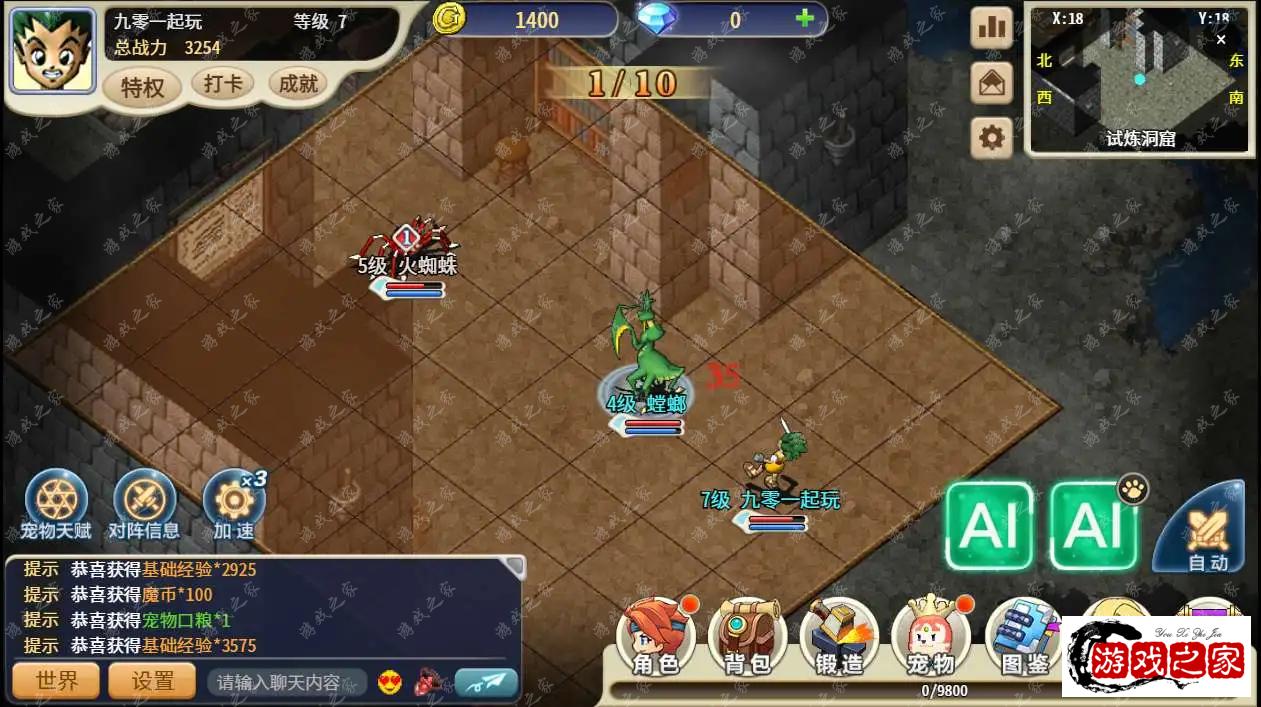Add diamonds with the green plus
1261x707 pixels.
click(804, 19)
